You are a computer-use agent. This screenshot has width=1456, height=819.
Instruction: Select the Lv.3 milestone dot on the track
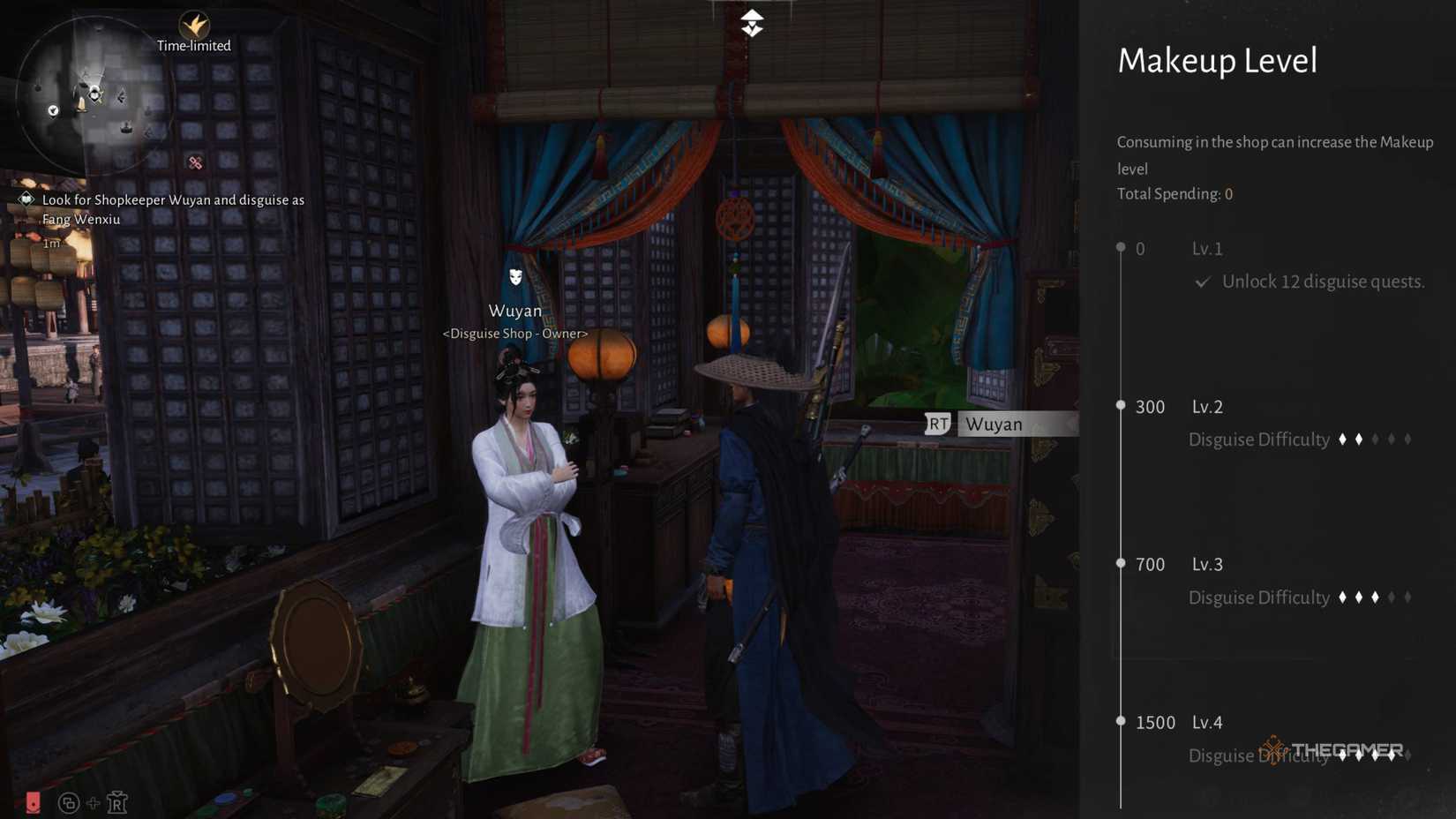1121,563
